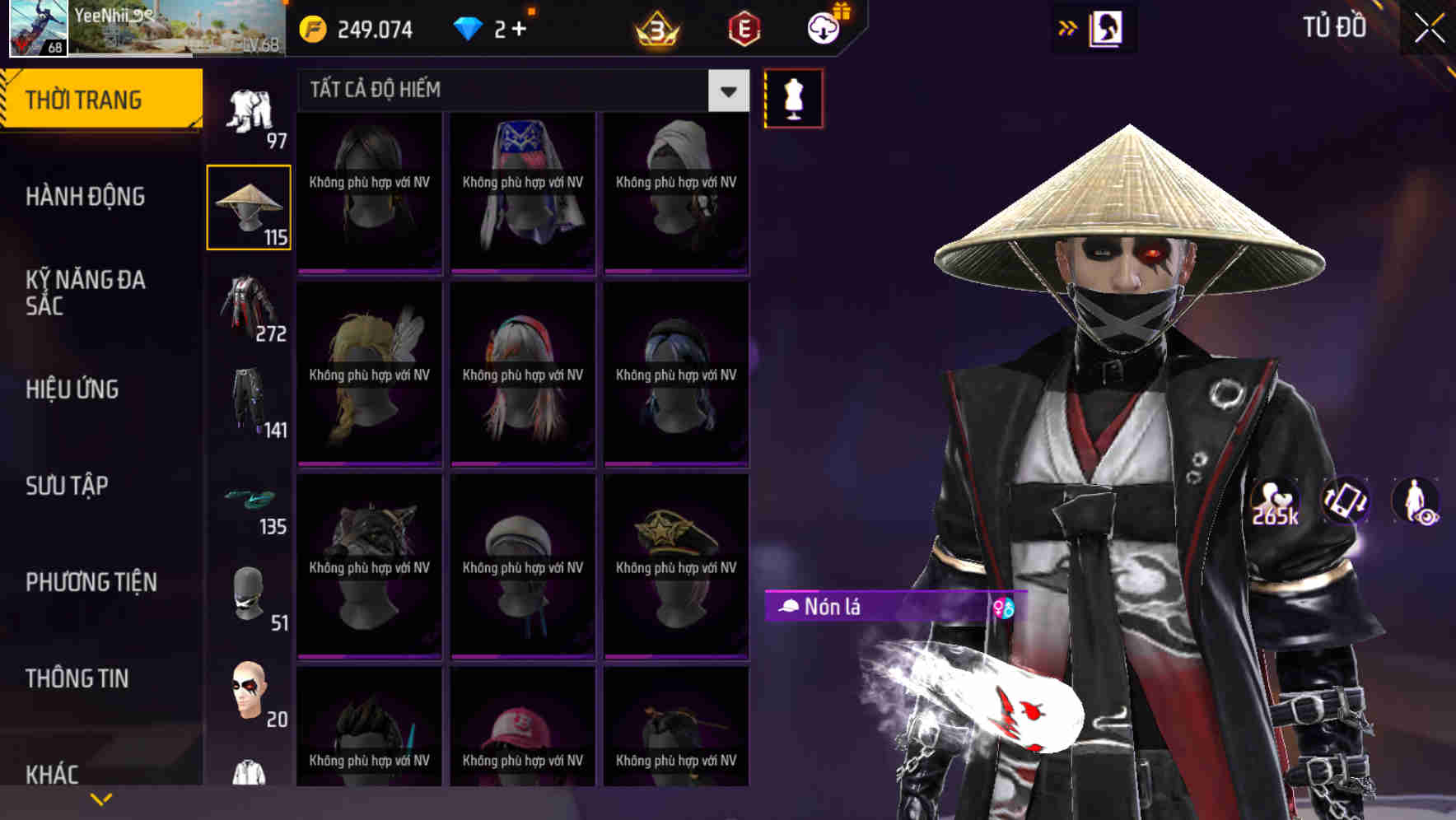This screenshot has height=820, width=1456.
Task: Open the cloud download gift icon
Action: coord(822,28)
